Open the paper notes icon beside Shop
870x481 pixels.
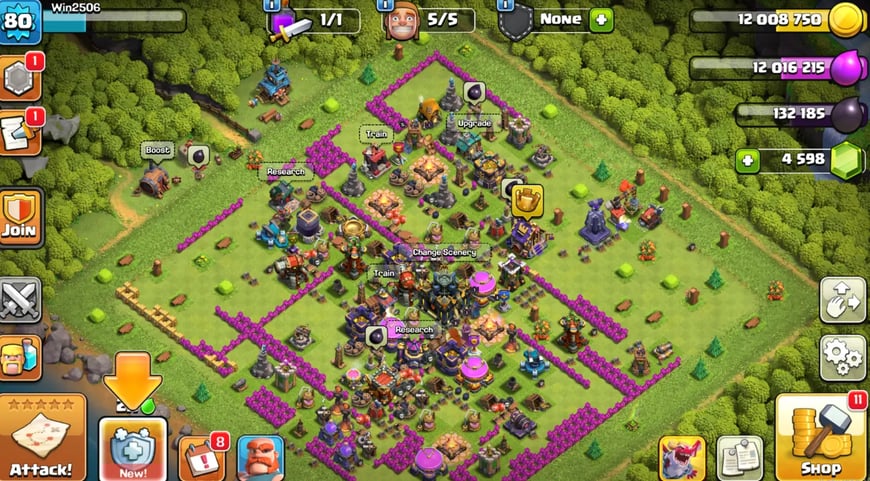click(x=739, y=458)
